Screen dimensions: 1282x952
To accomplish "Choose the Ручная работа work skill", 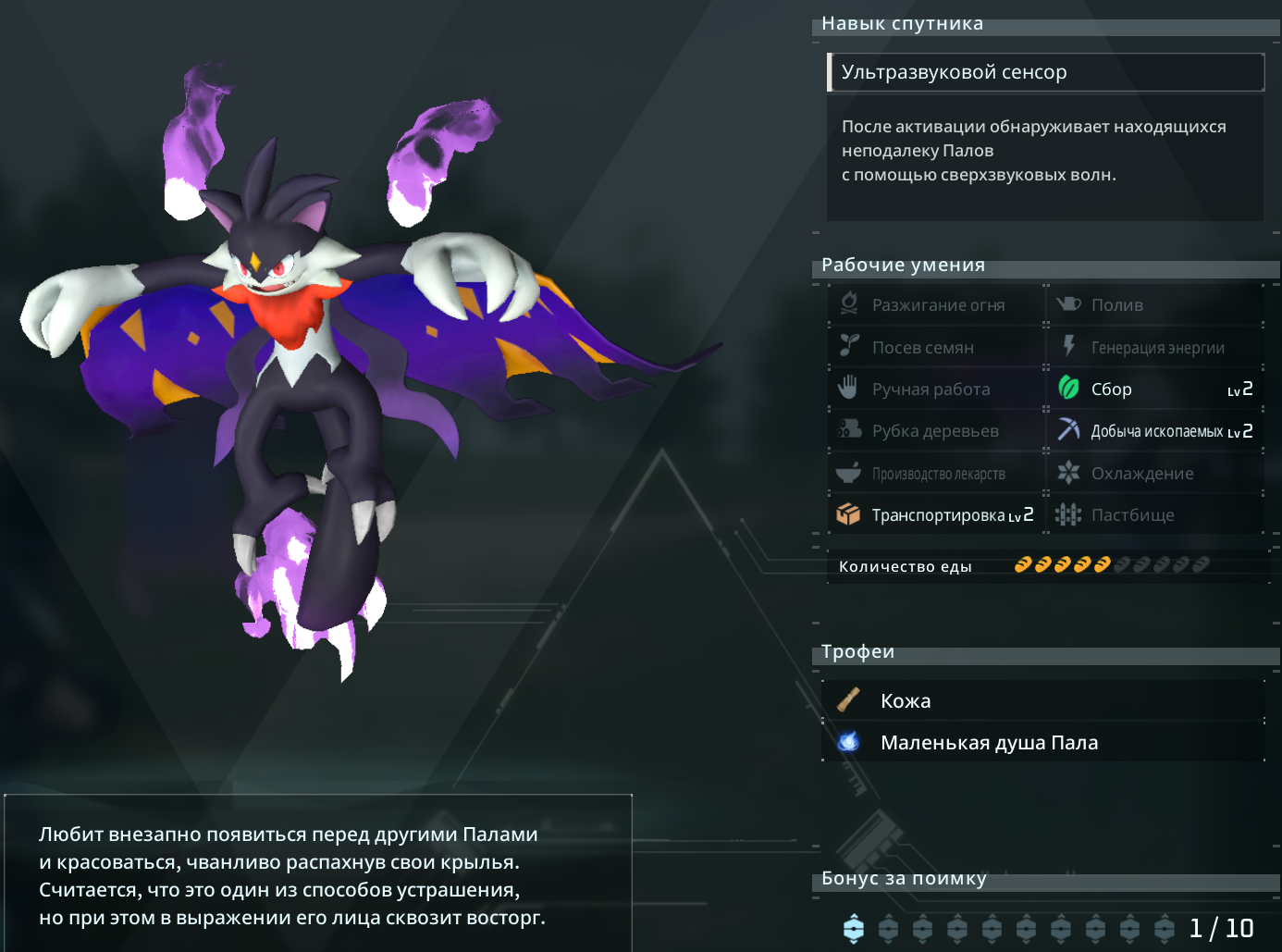I will click(936, 389).
